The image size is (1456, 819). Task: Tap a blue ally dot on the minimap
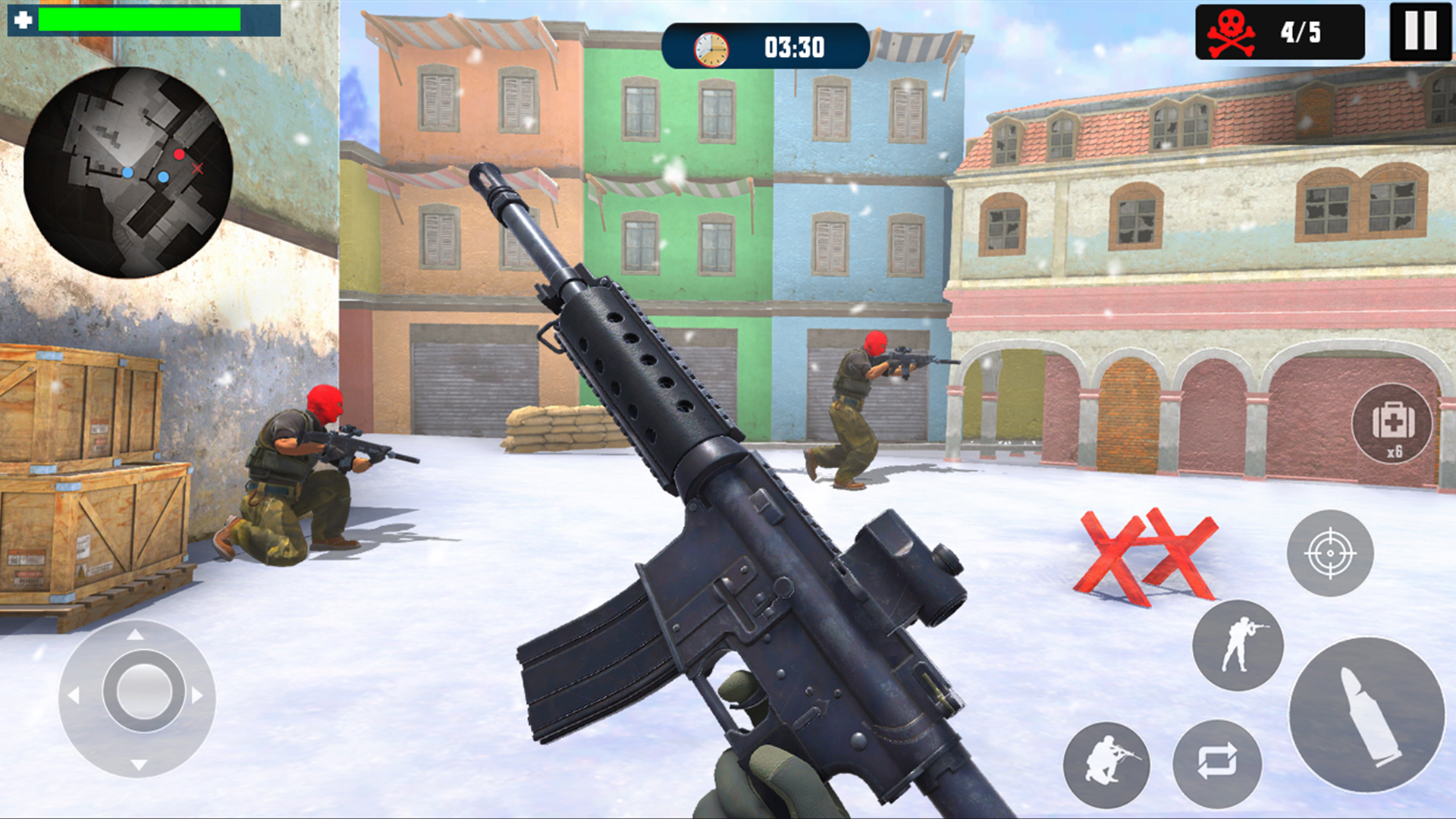129,174
